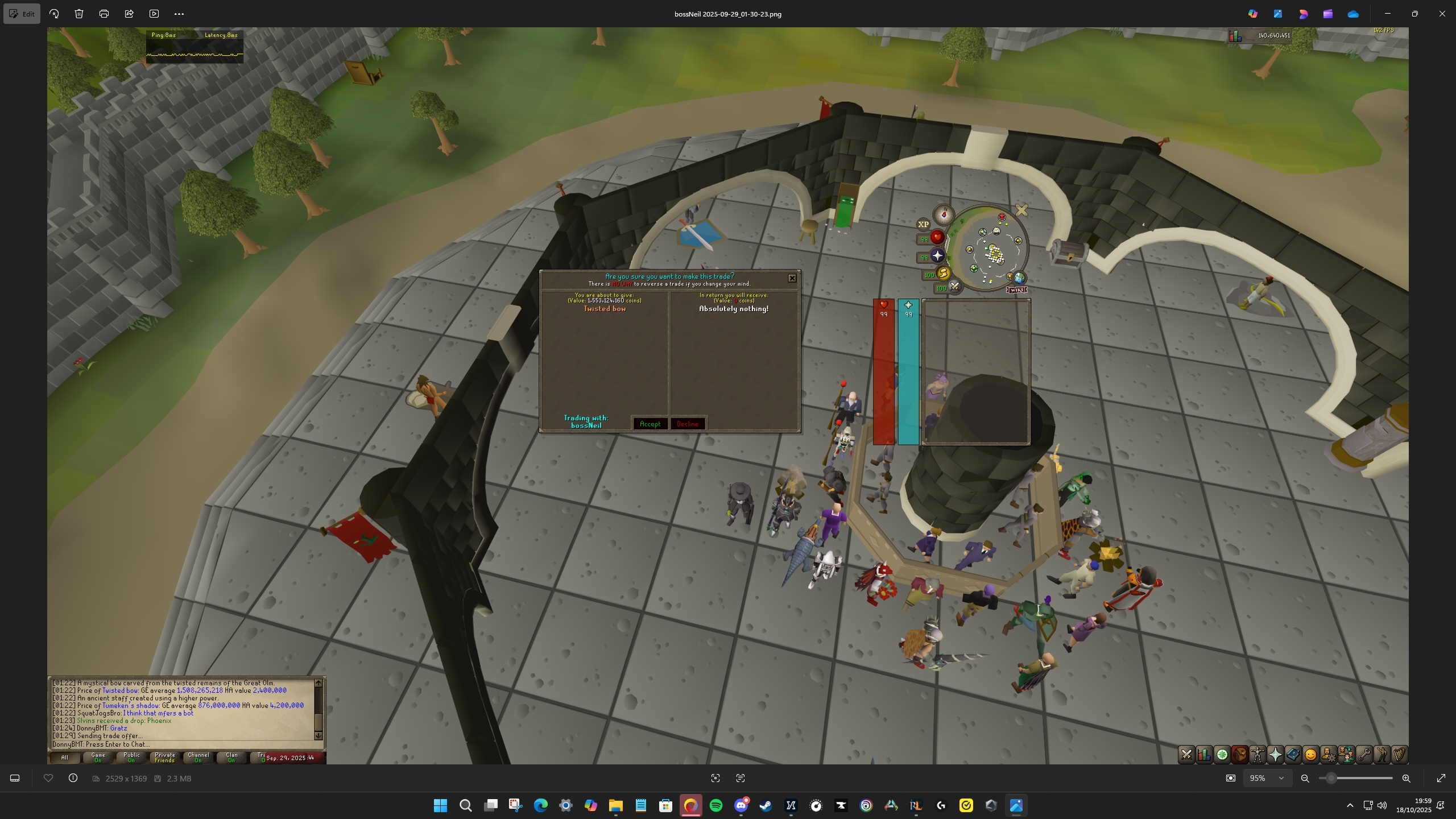Open the worn equipment tab
The image size is (1456, 819).
pos(1258,755)
